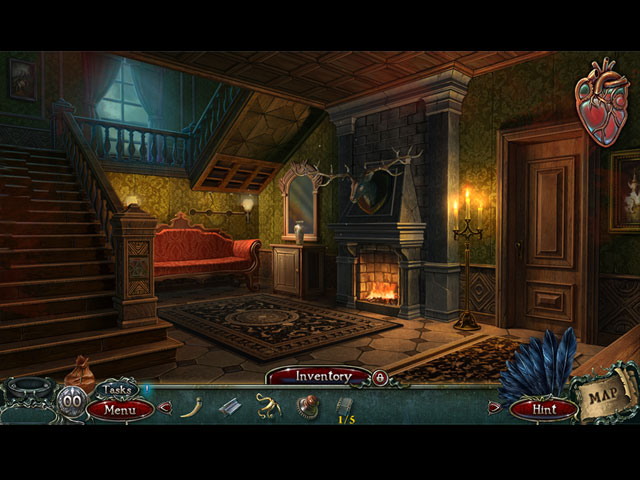Open the round gauge icon beside Menu
640x480 pixels.
[72, 403]
